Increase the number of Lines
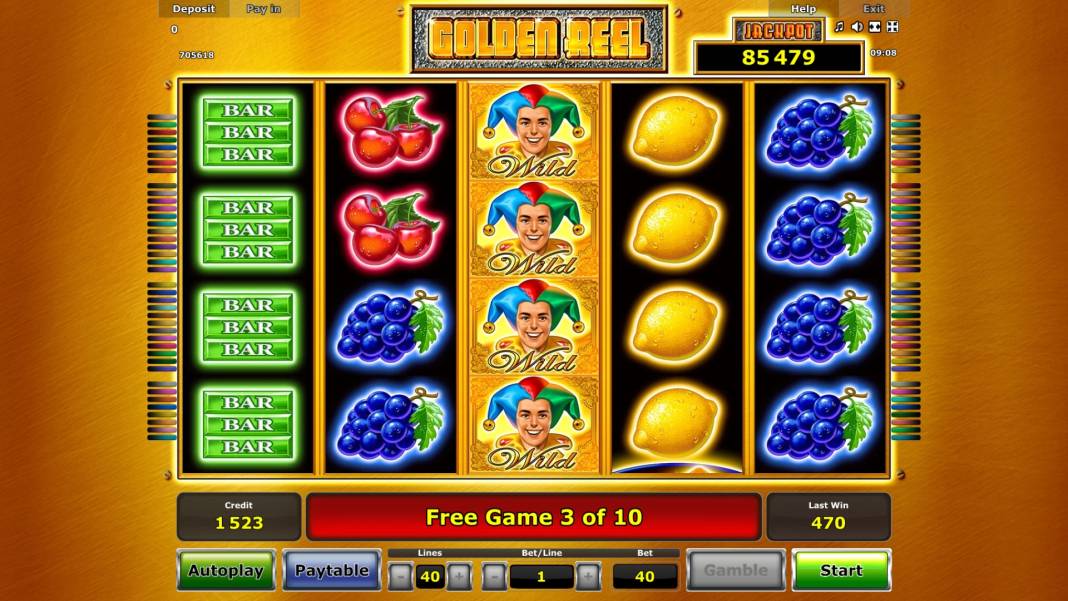1068x601 pixels. (x=459, y=576)
